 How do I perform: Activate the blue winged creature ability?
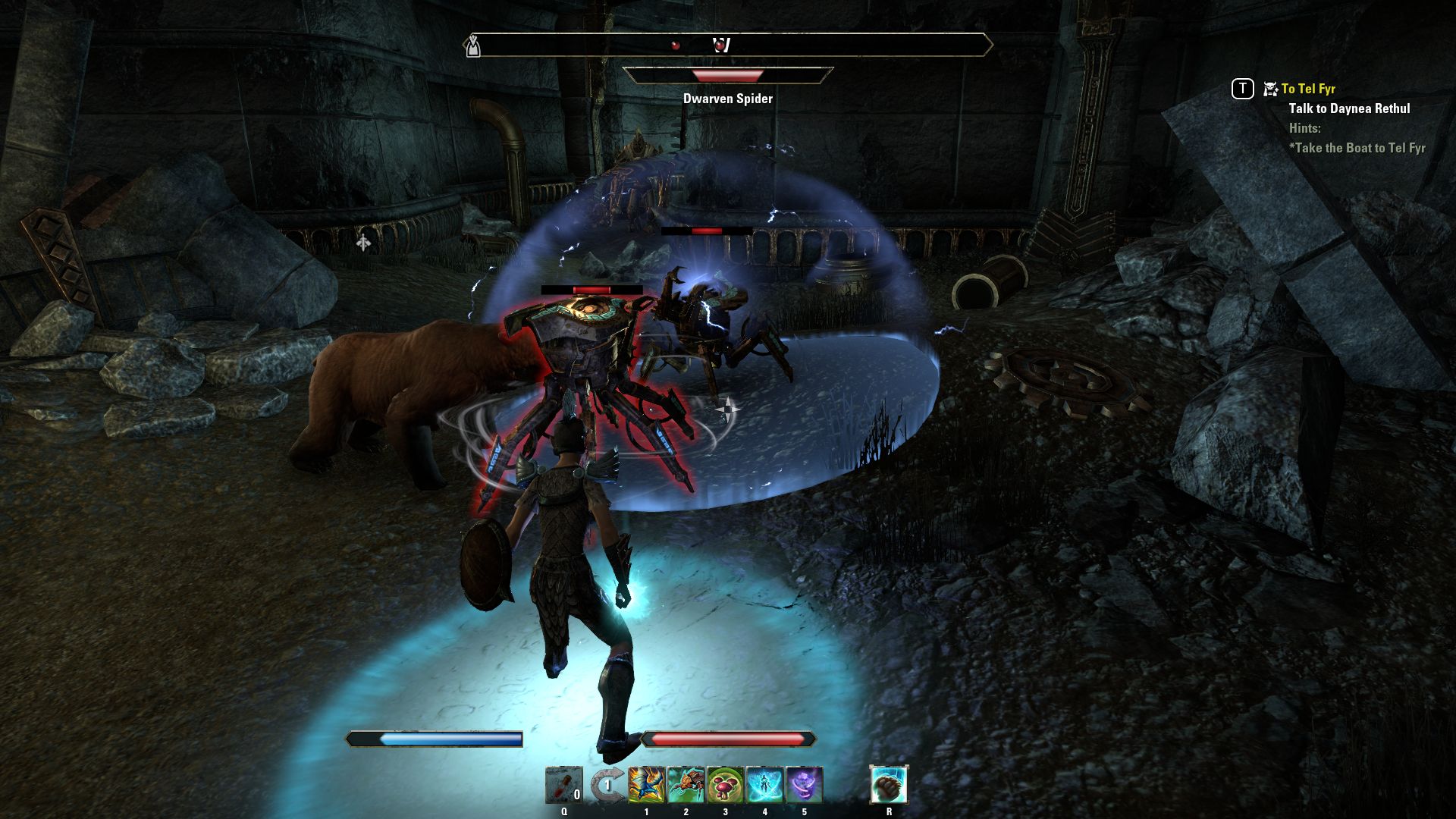(x=646, y=785)
